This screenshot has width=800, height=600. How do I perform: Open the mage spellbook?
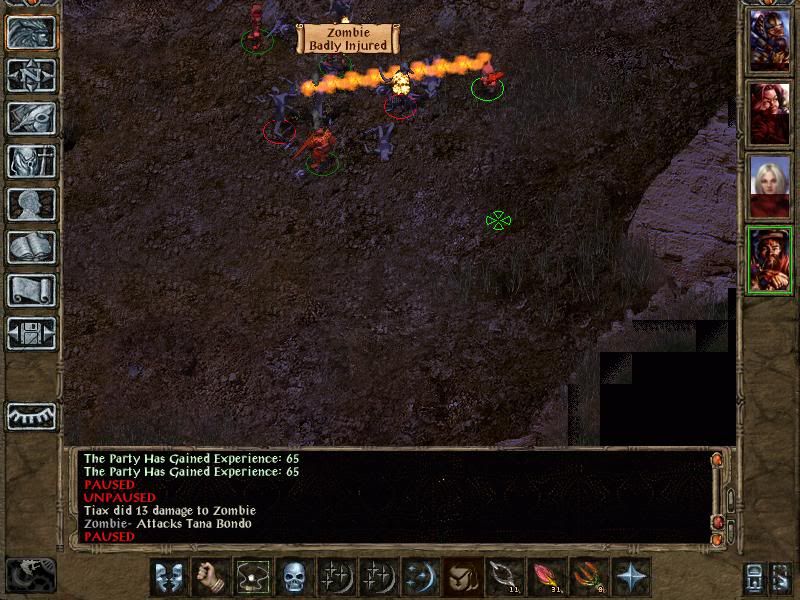(31, 247)
